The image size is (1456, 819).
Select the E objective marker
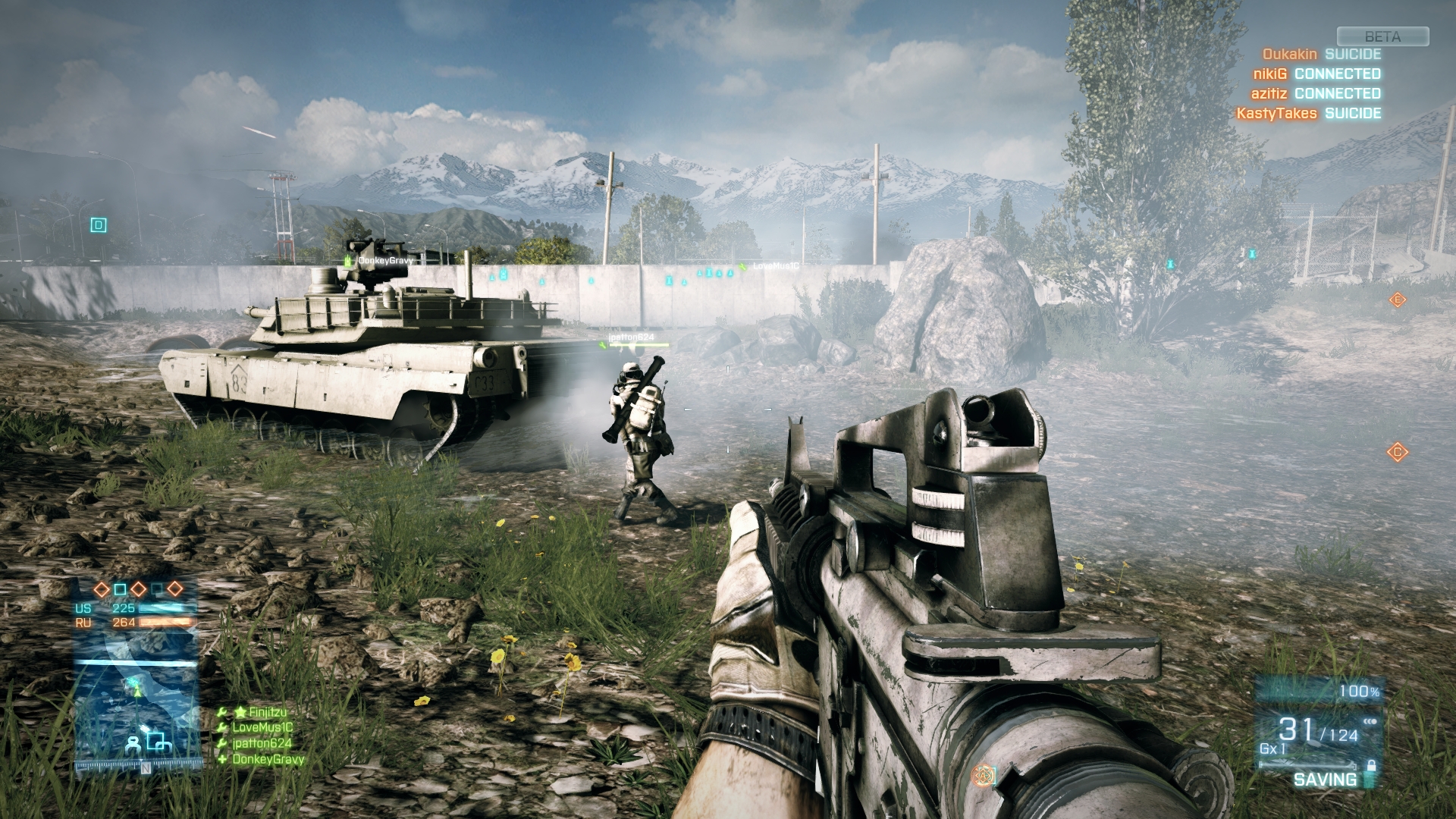1397,300
